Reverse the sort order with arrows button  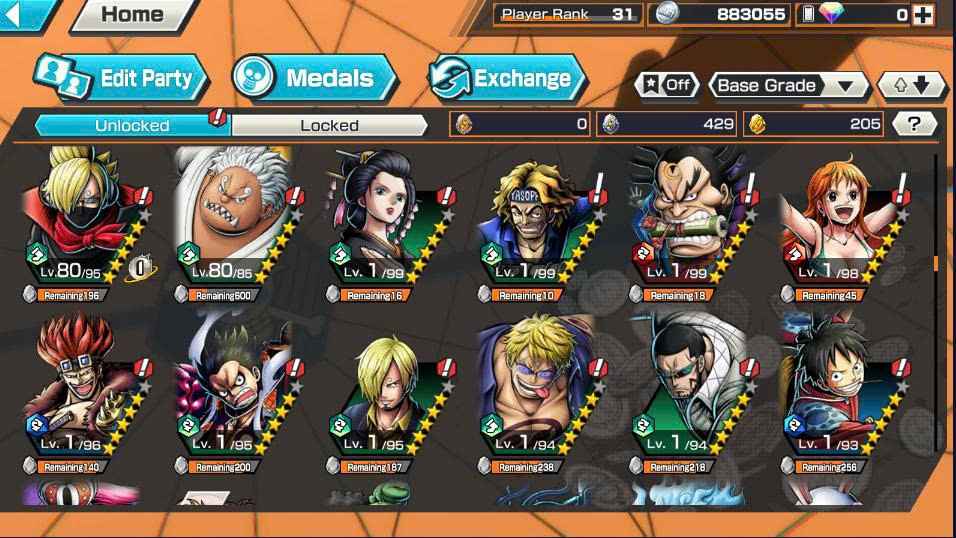911,85
